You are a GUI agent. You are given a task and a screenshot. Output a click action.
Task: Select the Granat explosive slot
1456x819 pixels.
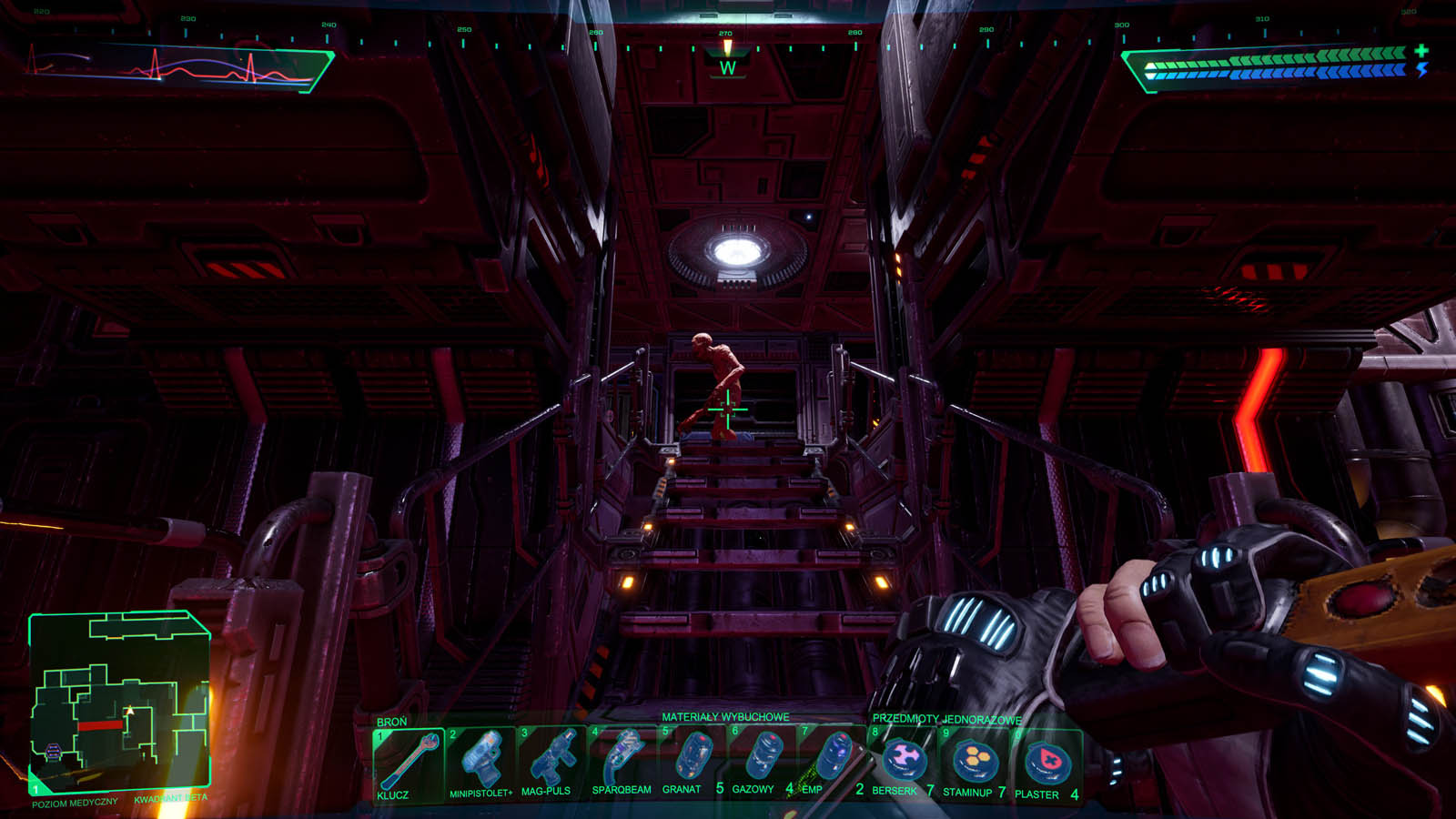692,761
